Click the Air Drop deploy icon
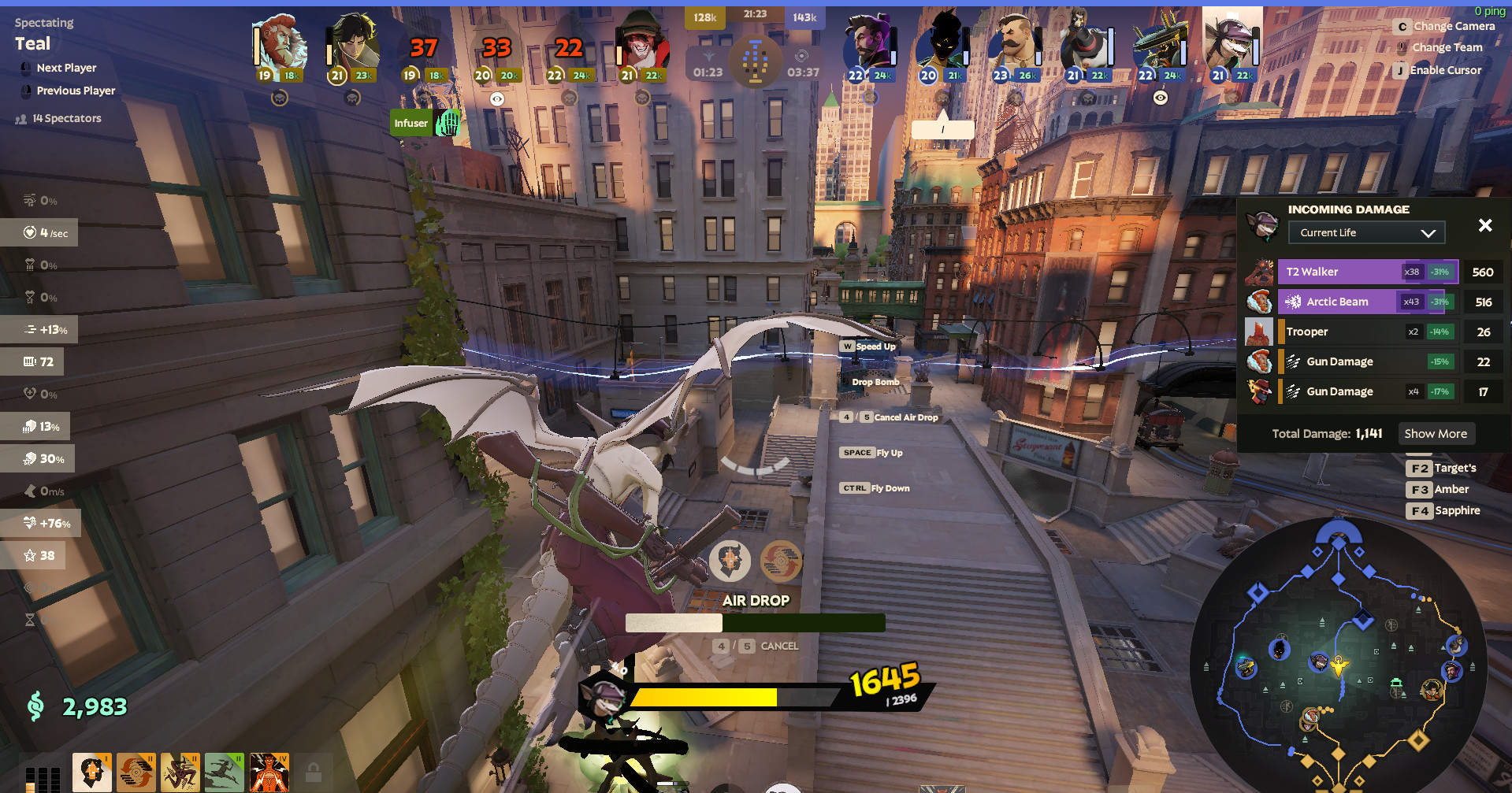 [x=731, y=561]
